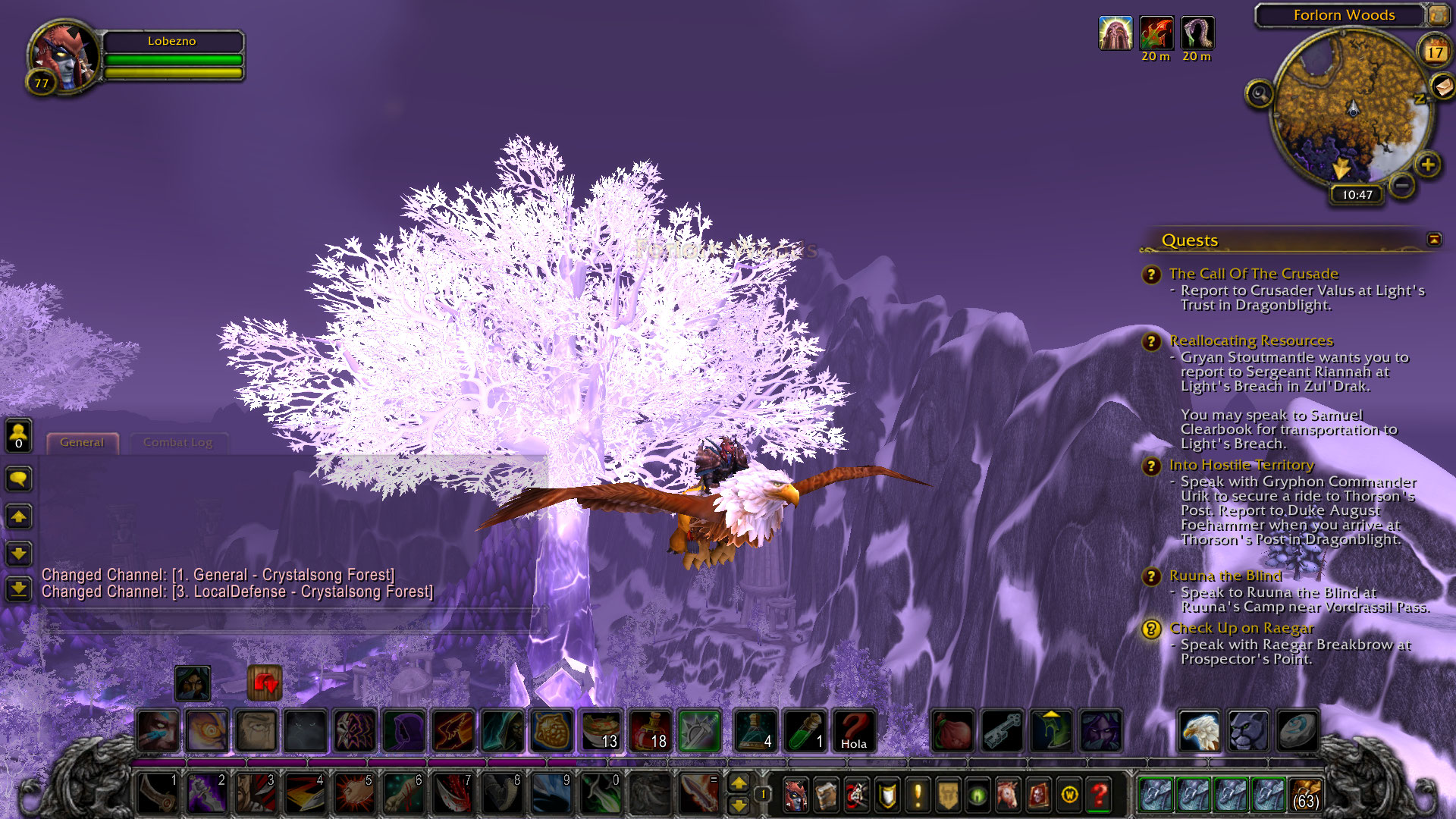Select the General chat tab
Screen dimensions: 1456x819
(82, 443)
